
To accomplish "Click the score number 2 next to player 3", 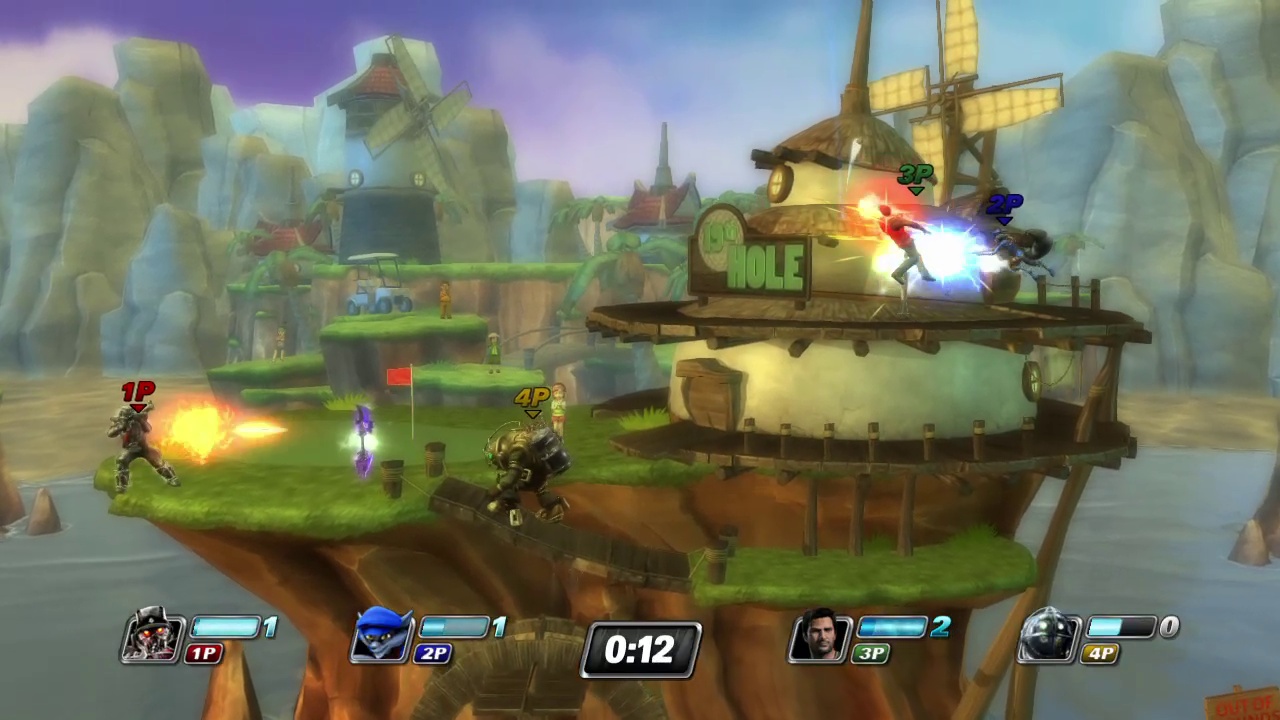I will coord(940,627).
